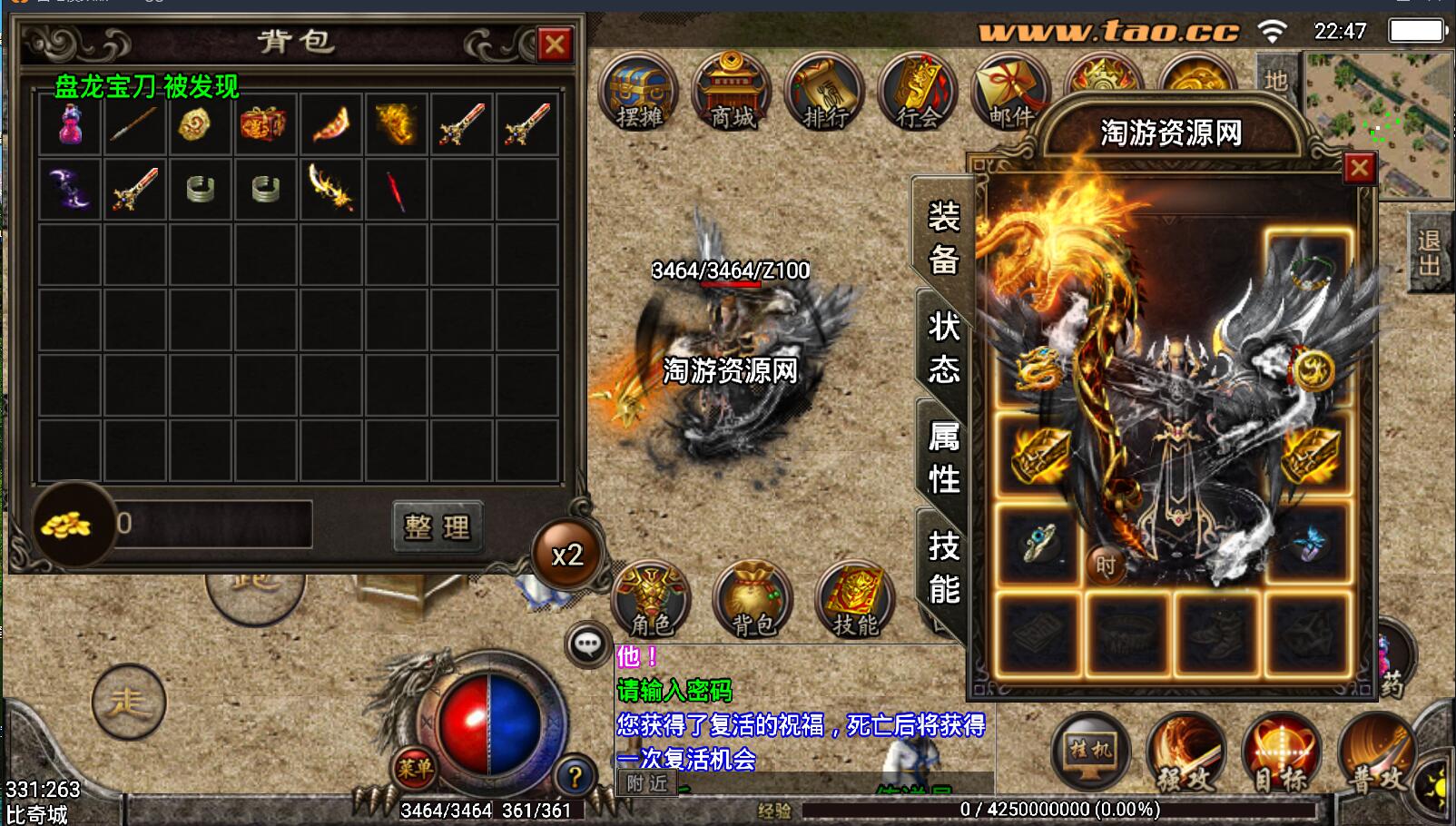Screen dimensions: 1456x826
Task: Select the pink potion bottle slot
Action: pyautogui.click(x=70, y=124)
